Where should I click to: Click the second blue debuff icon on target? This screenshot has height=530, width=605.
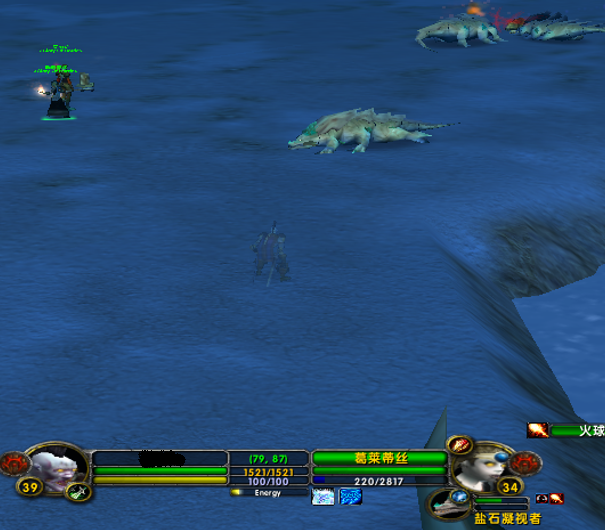pyautogui.click(x=350, y=496)
